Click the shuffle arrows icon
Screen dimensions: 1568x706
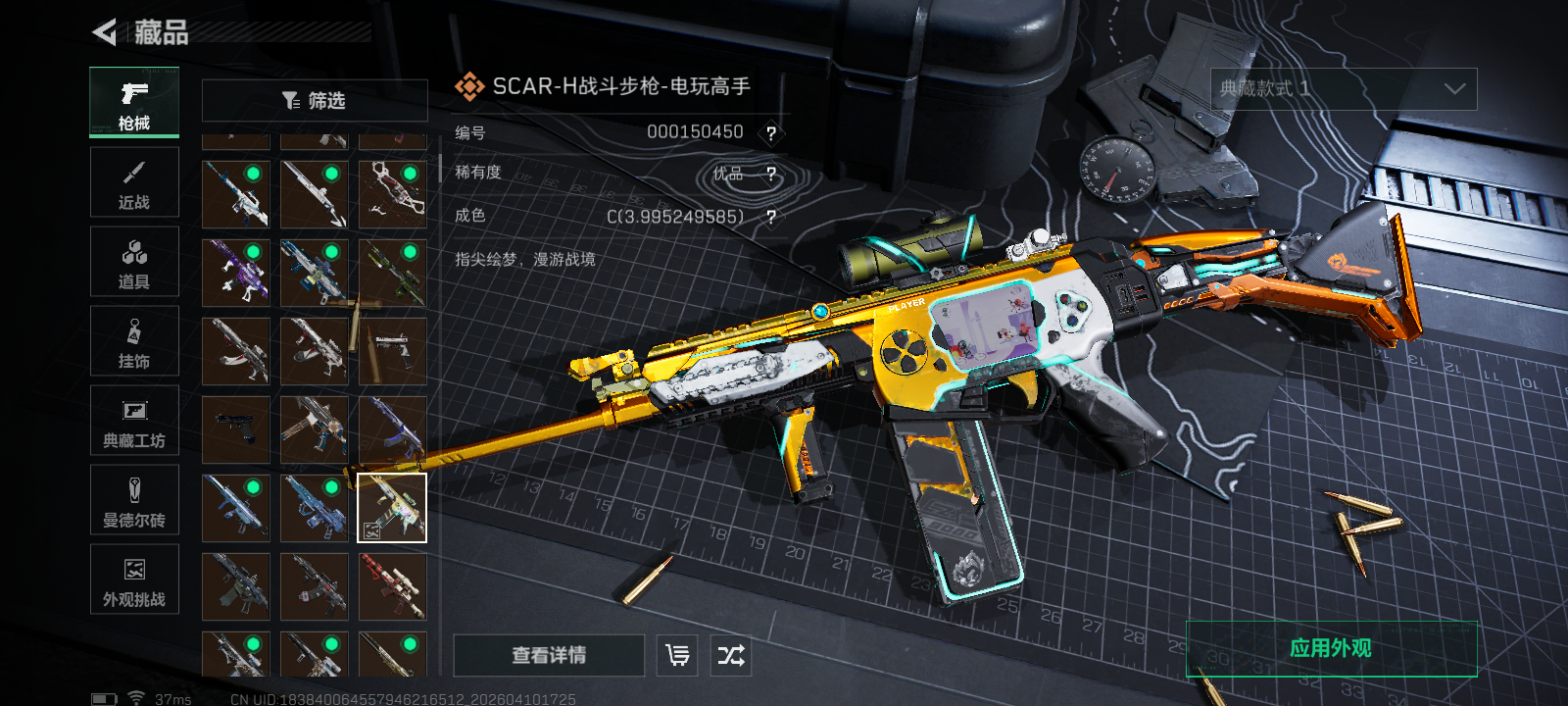731,655
